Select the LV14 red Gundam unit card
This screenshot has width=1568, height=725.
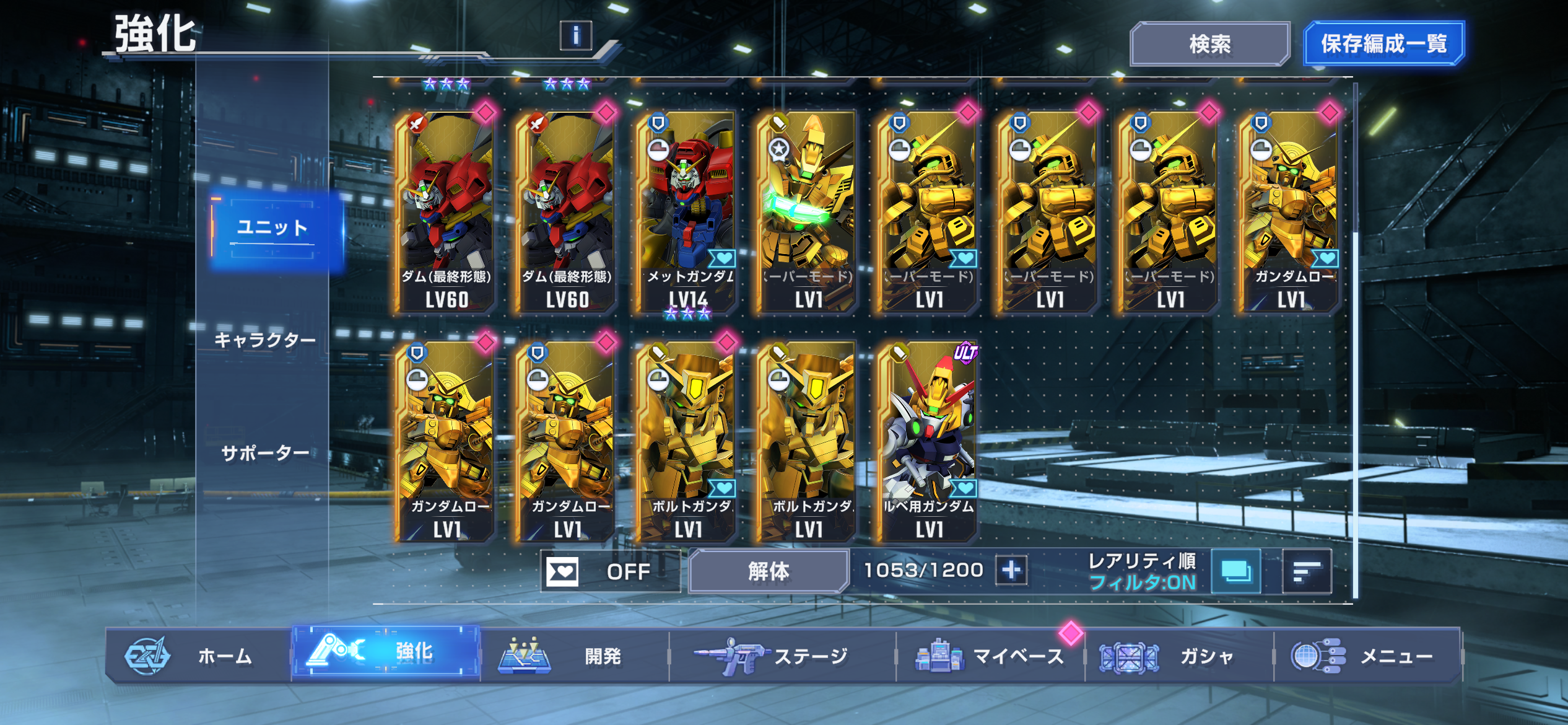click(687, 211)
